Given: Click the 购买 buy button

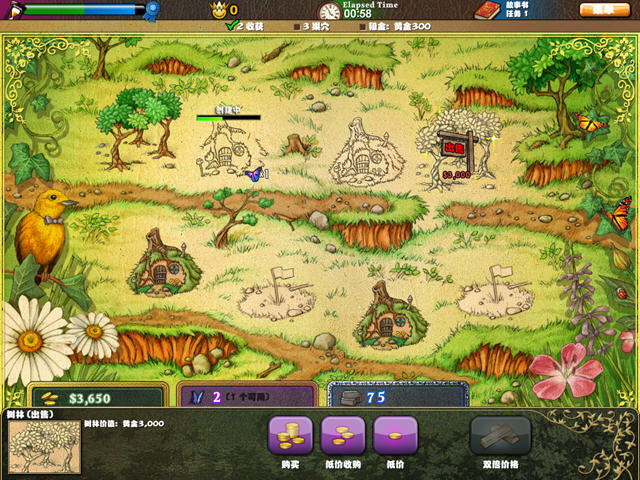Looking at the screenshot, I should tap(290, 437).
